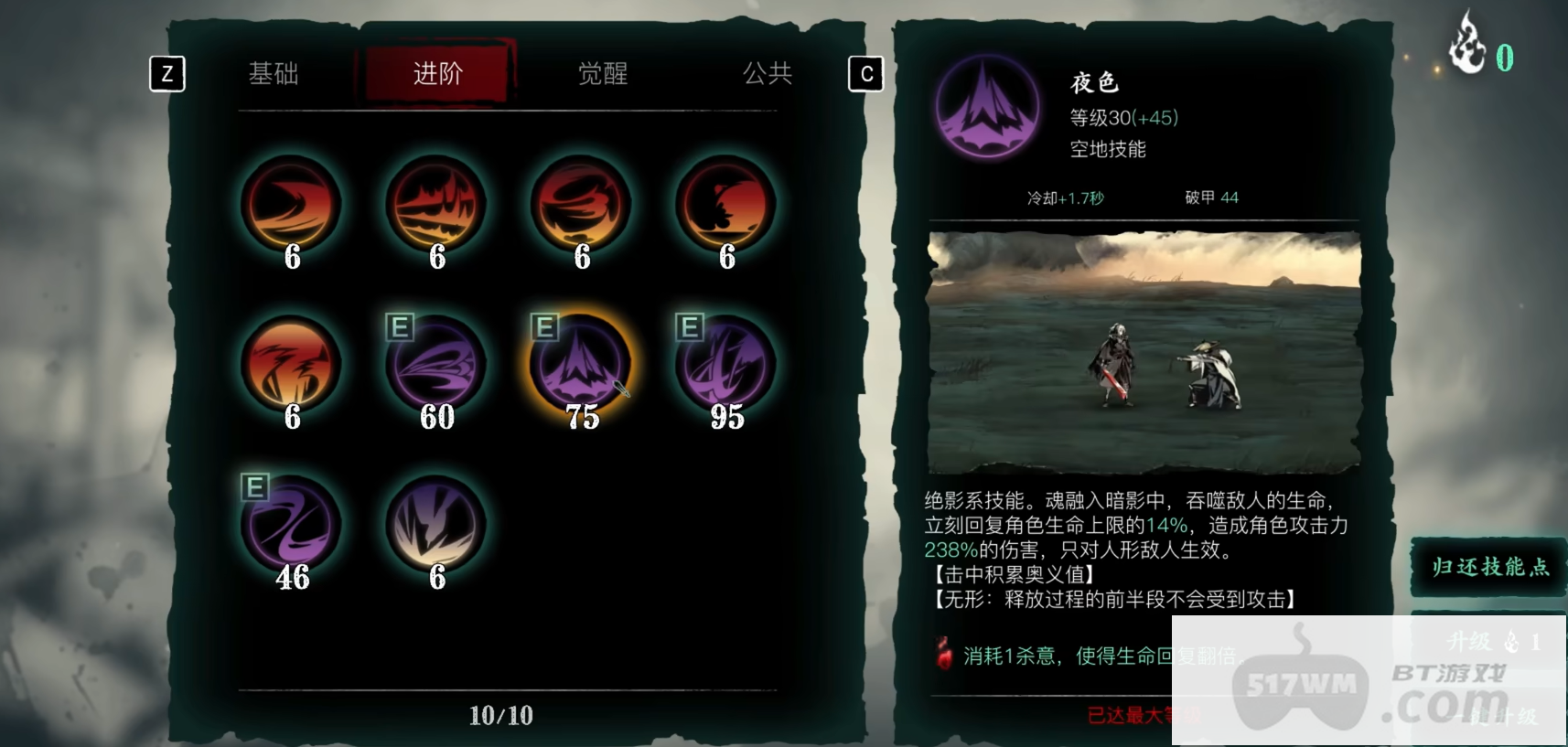
Task: Switch to the 公共 tab
Action: coord(768,75)
